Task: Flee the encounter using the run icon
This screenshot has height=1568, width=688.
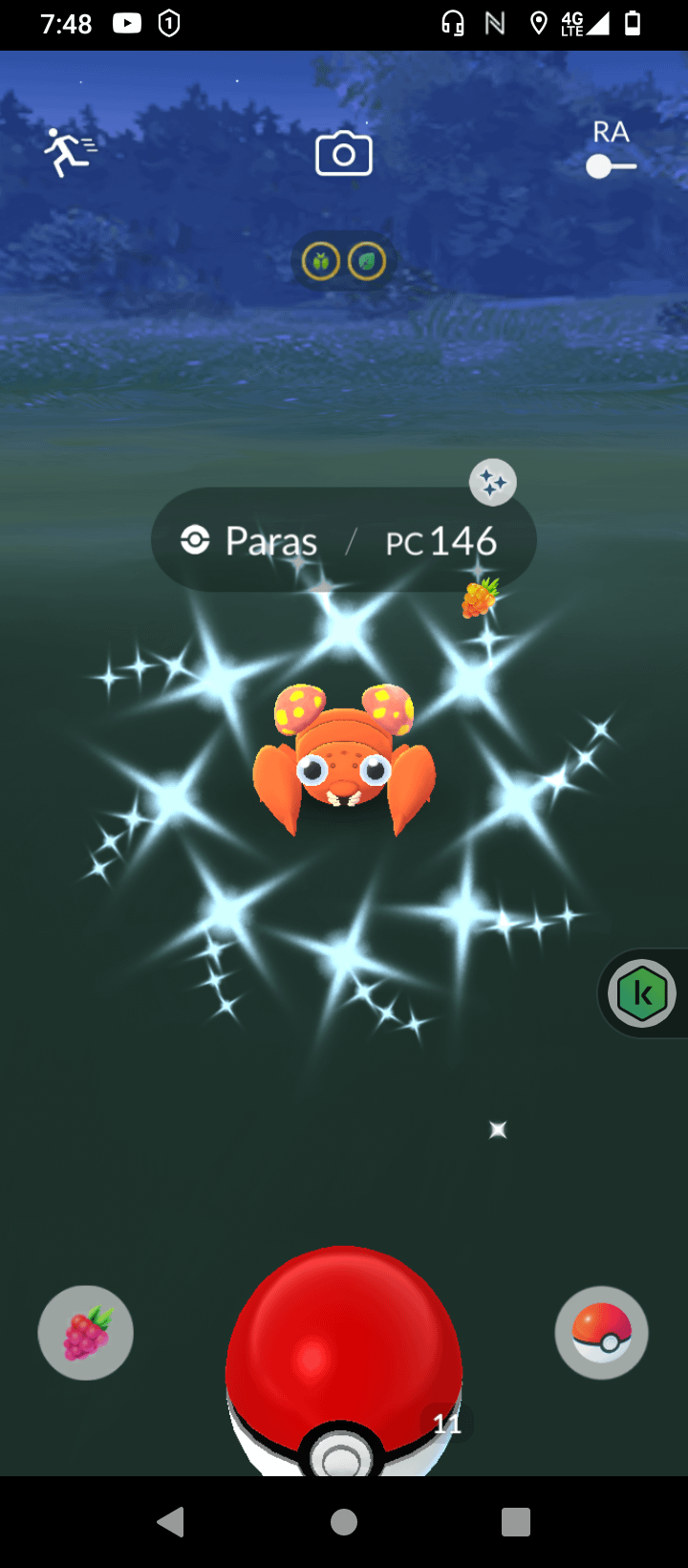Action: coord(69,153)
